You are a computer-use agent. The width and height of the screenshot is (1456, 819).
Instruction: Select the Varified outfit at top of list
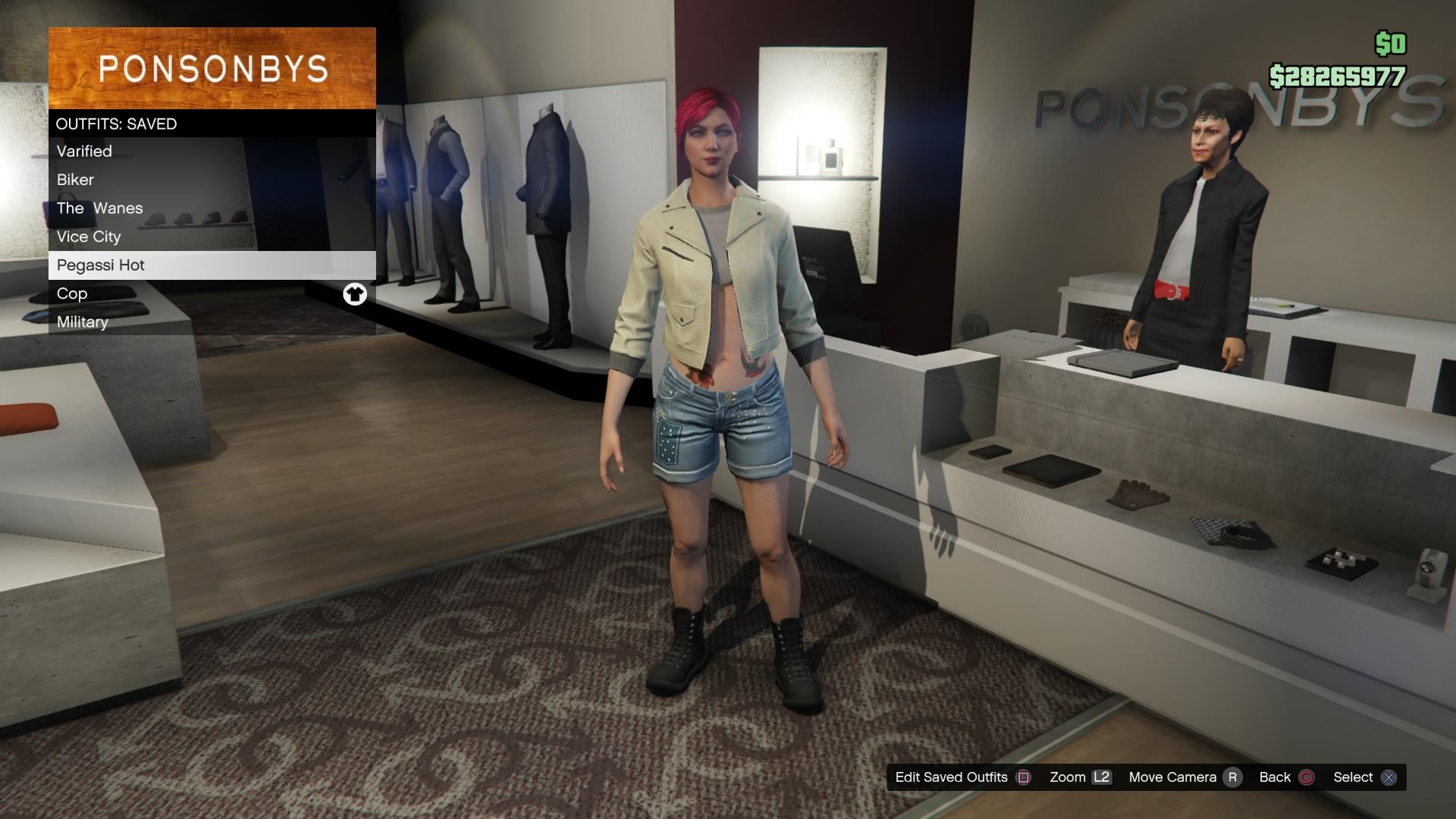83,151
